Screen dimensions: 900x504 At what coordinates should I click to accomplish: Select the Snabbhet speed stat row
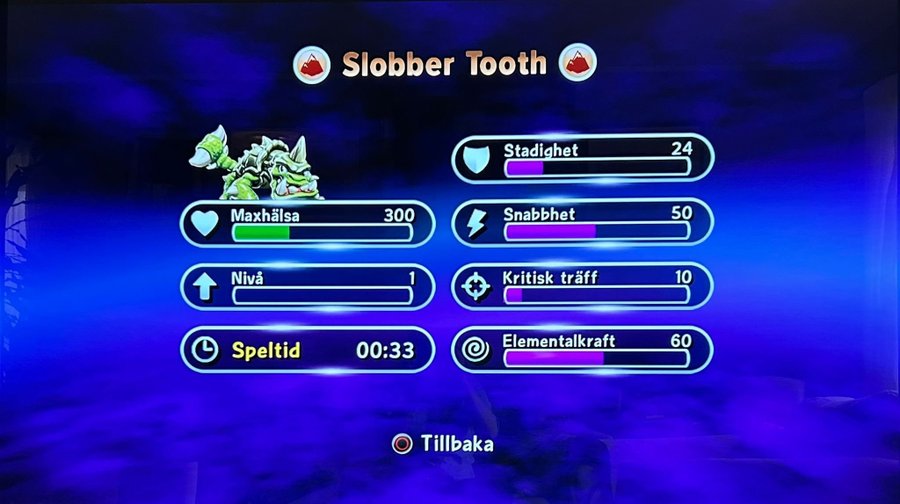point(583,223)
